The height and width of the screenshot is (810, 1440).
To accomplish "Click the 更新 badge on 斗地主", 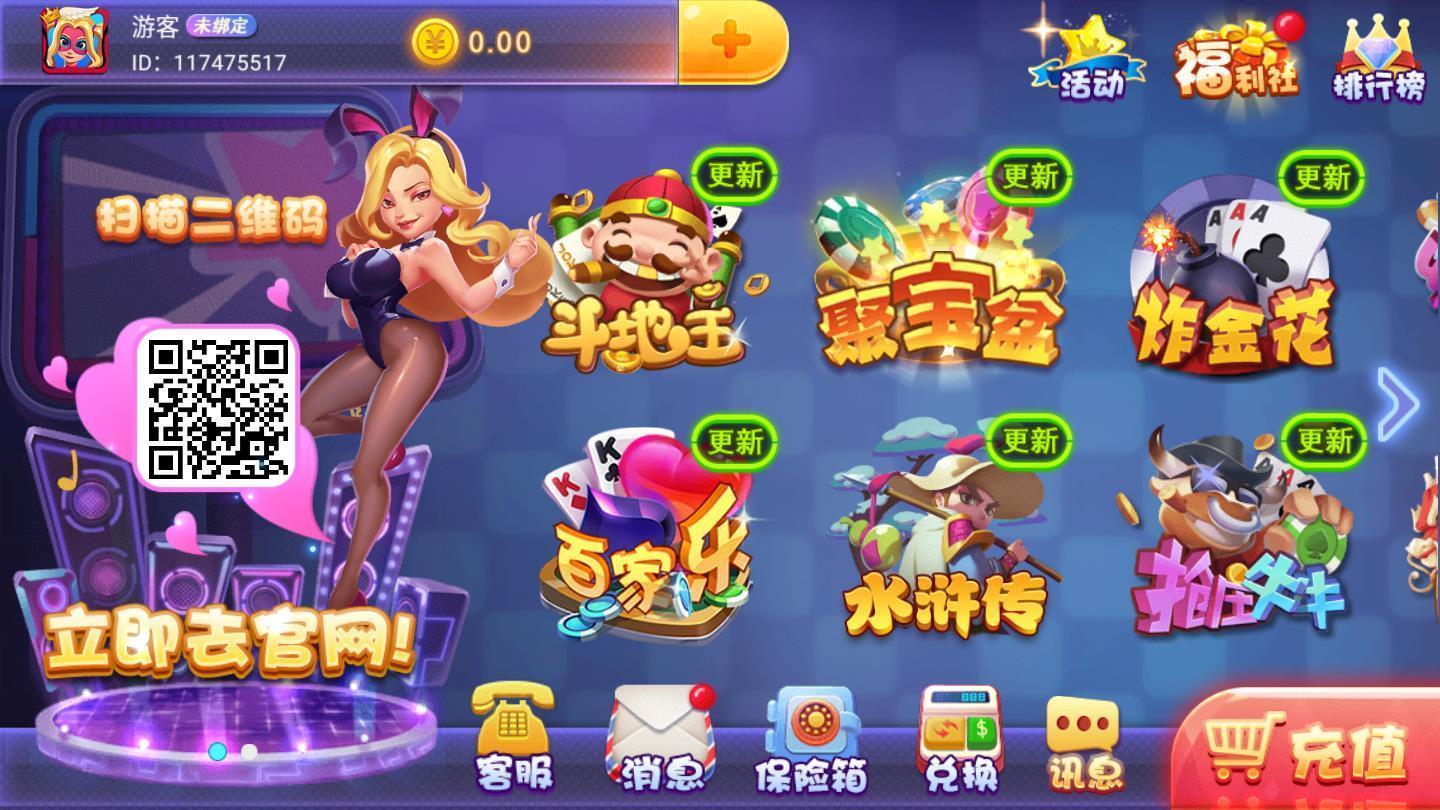I will pyautogui.click(x=735, y=175).
